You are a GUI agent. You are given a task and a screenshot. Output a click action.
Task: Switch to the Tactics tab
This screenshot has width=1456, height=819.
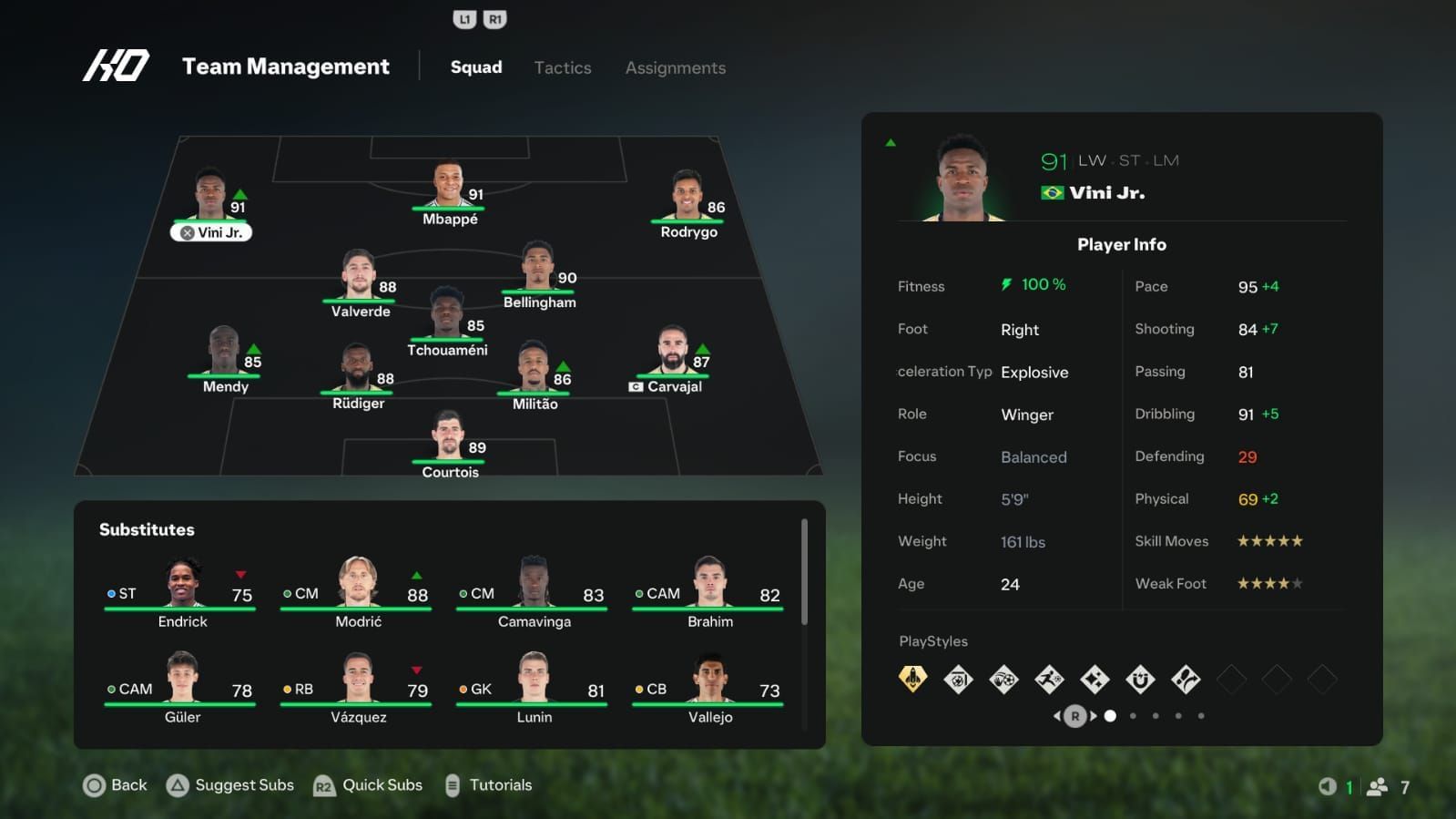point(562,67)
